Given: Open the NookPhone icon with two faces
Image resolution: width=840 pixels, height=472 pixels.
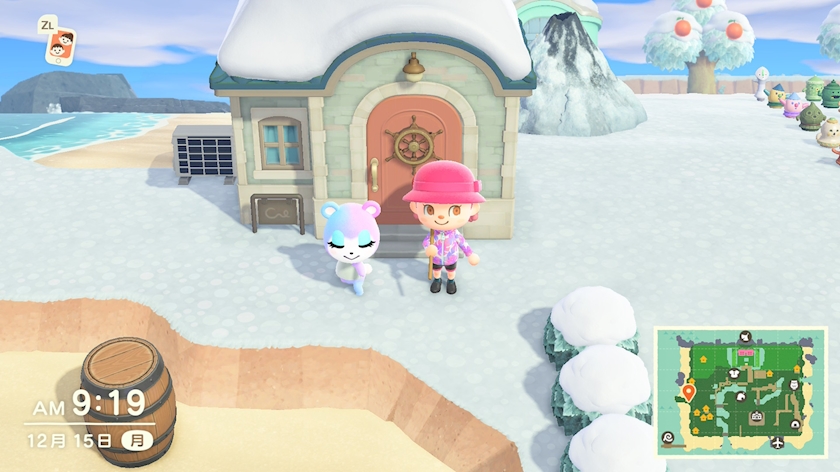Looking at the screenshot, I should click(61, 43).
